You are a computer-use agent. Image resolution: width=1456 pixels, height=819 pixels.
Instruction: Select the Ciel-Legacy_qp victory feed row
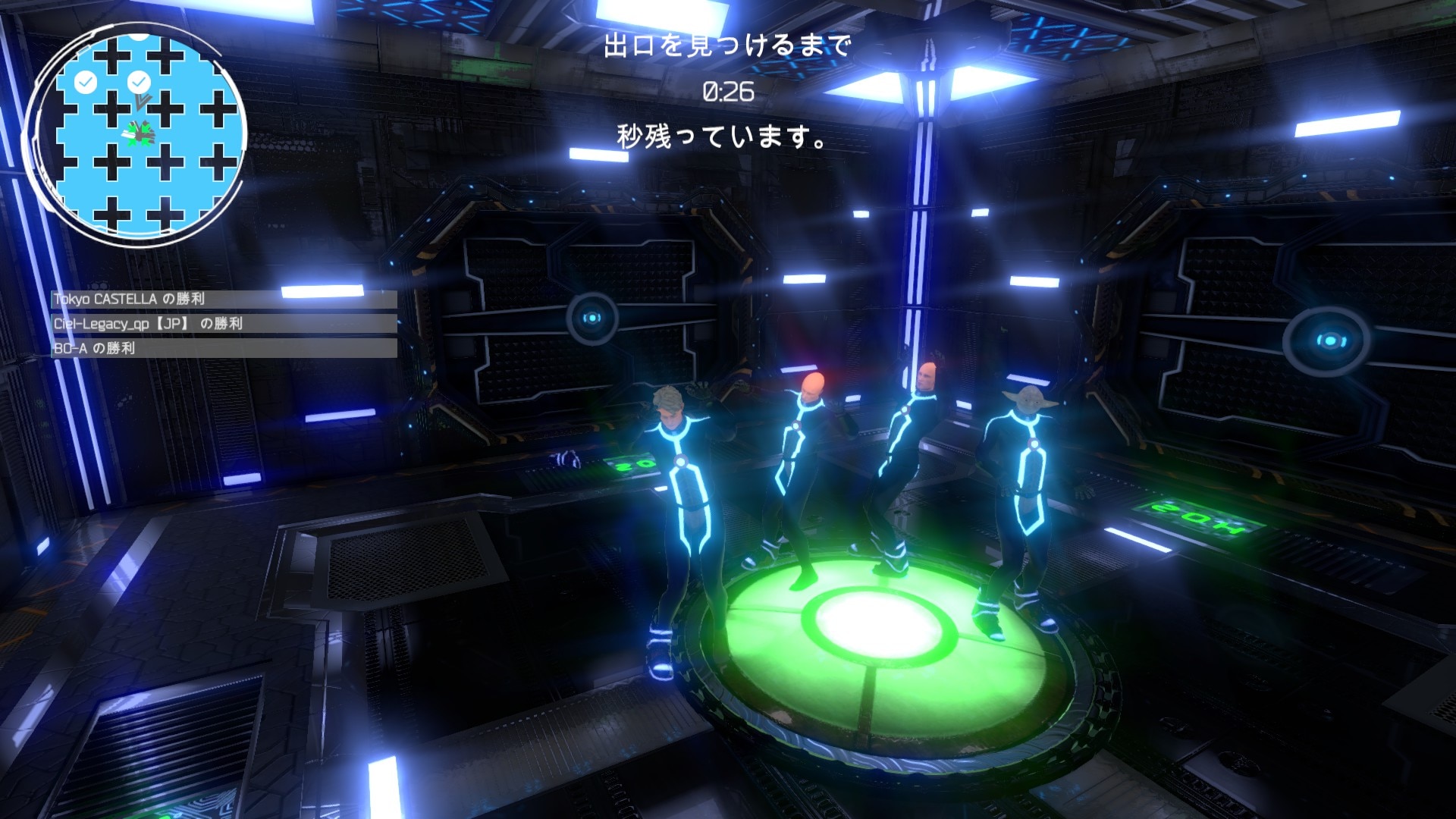224,324
